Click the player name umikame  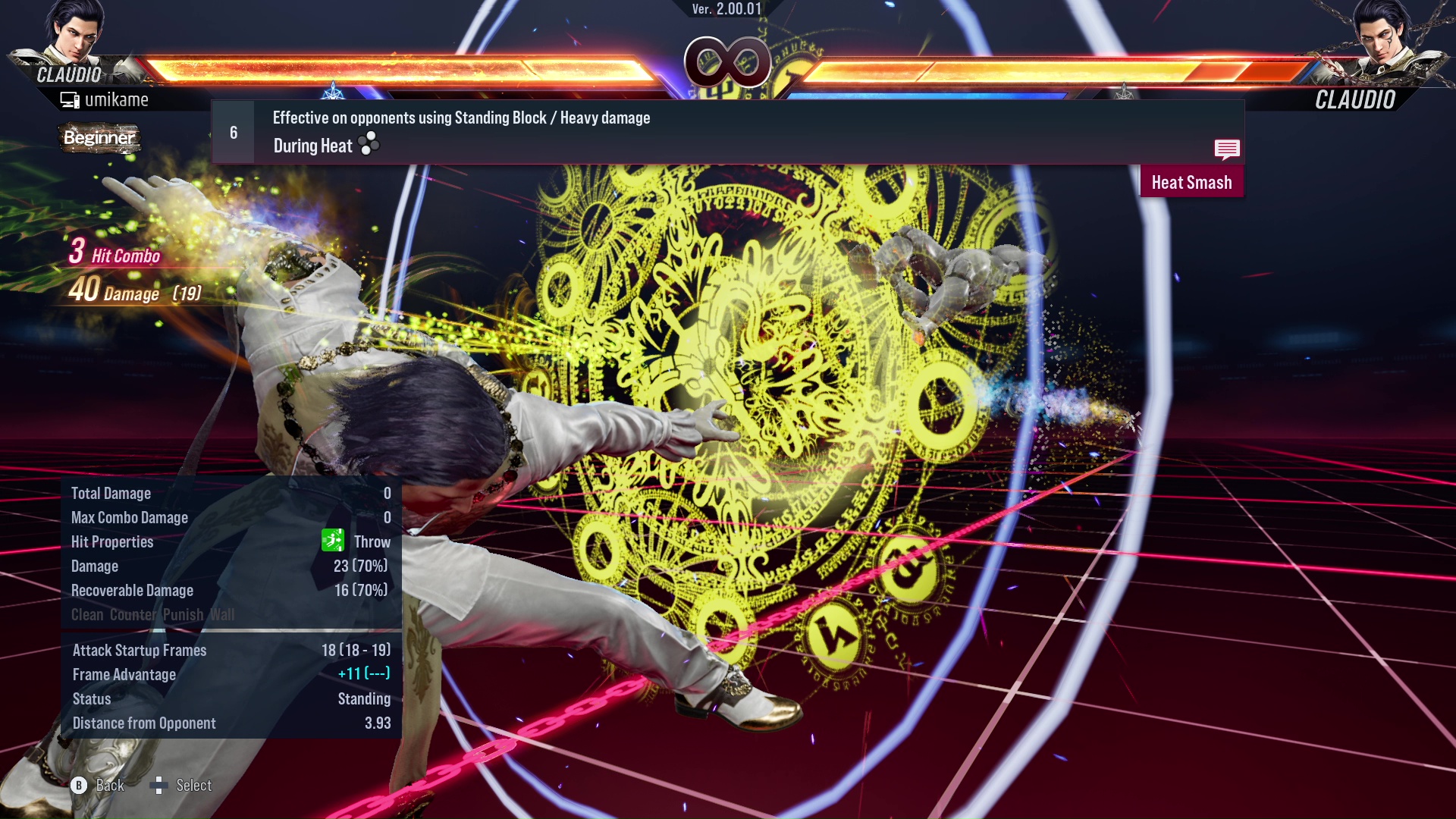(x=118, y=99)
